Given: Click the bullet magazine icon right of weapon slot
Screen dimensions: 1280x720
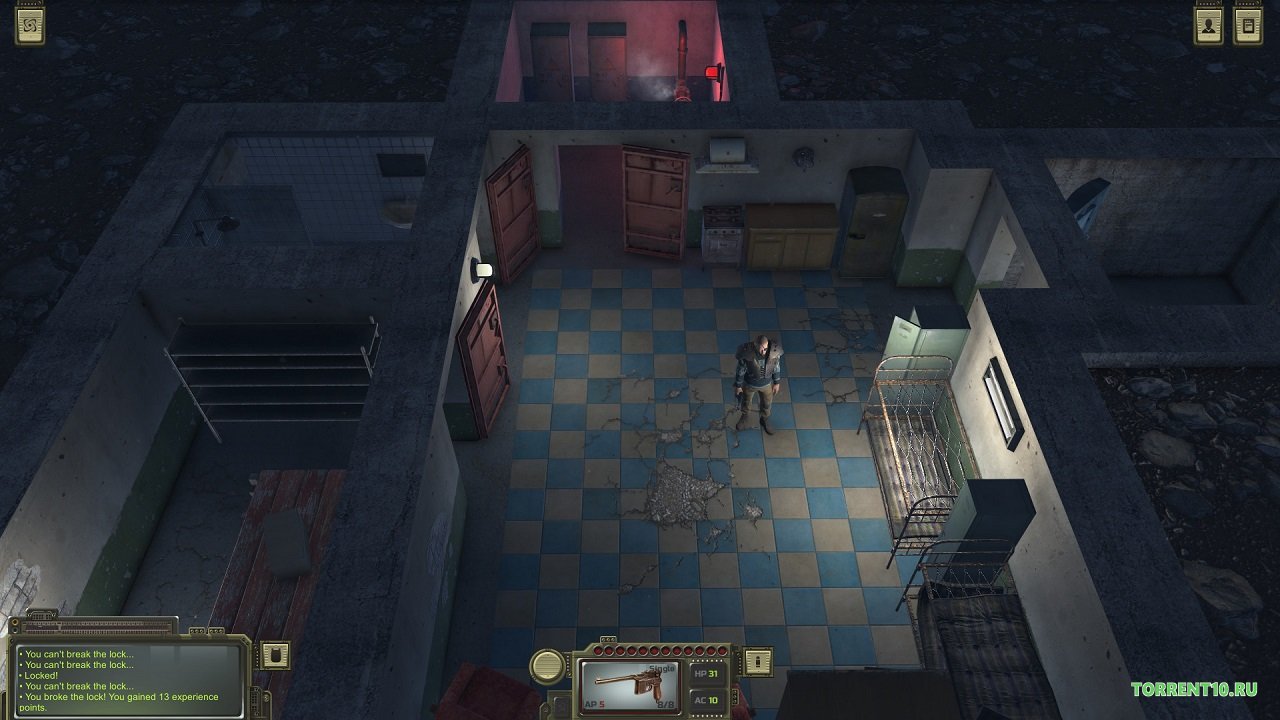Looking at the screenshot, I should click(x=756, y=662).
